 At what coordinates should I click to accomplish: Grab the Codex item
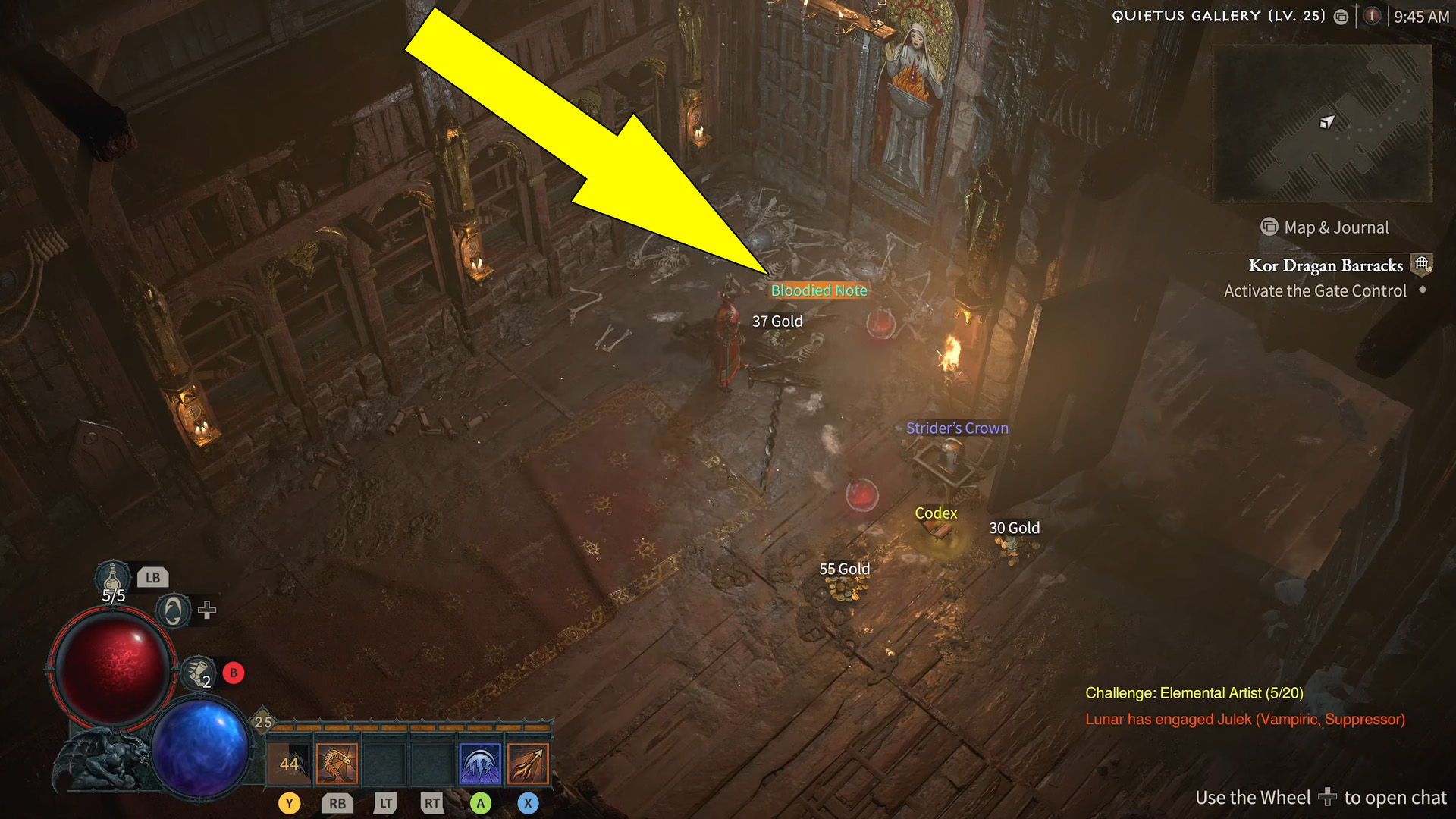(936, 513)
